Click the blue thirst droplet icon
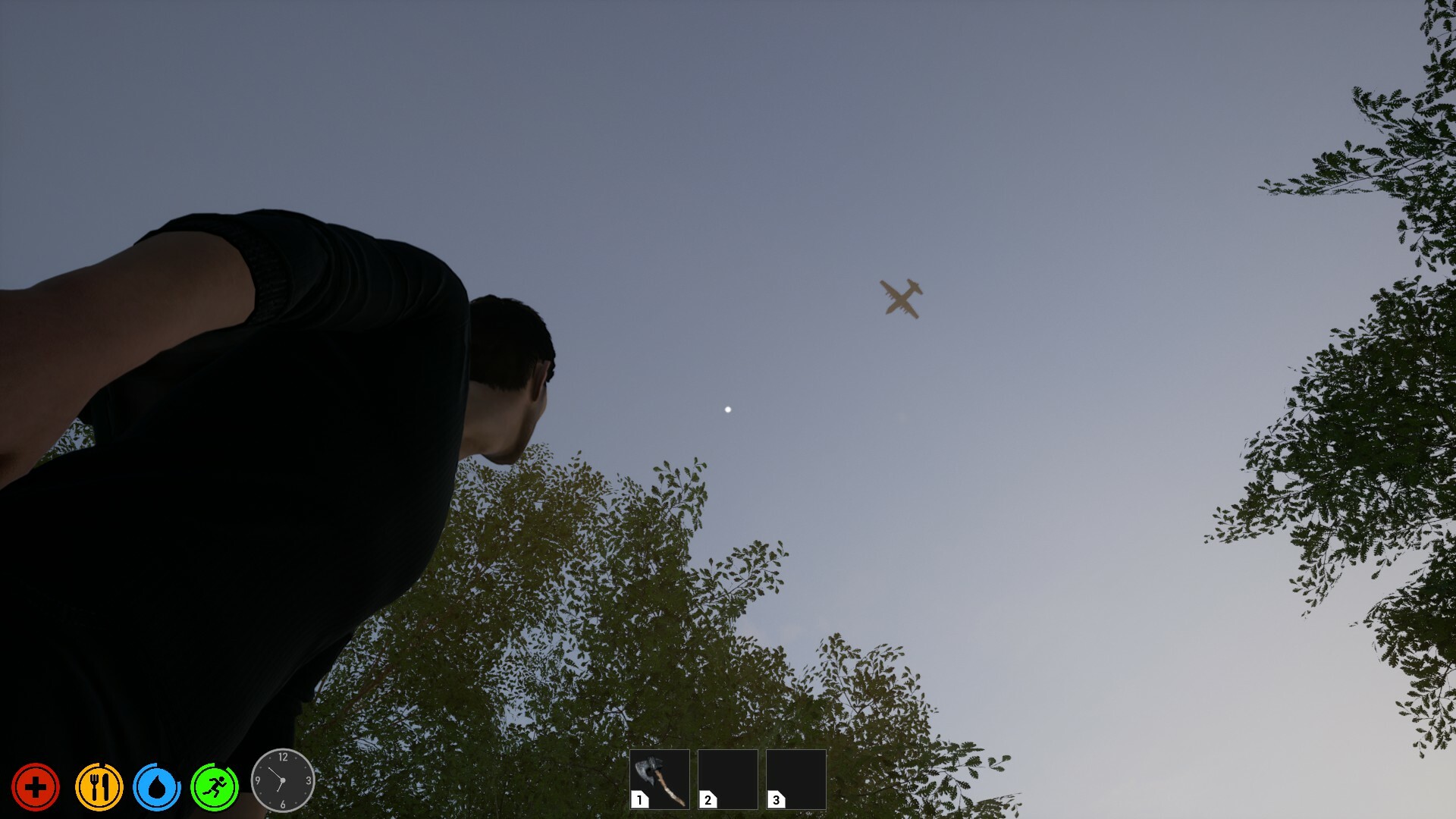Image resolution: width=1456 pixels, height=819 pixels. click(x=157, y=787)
